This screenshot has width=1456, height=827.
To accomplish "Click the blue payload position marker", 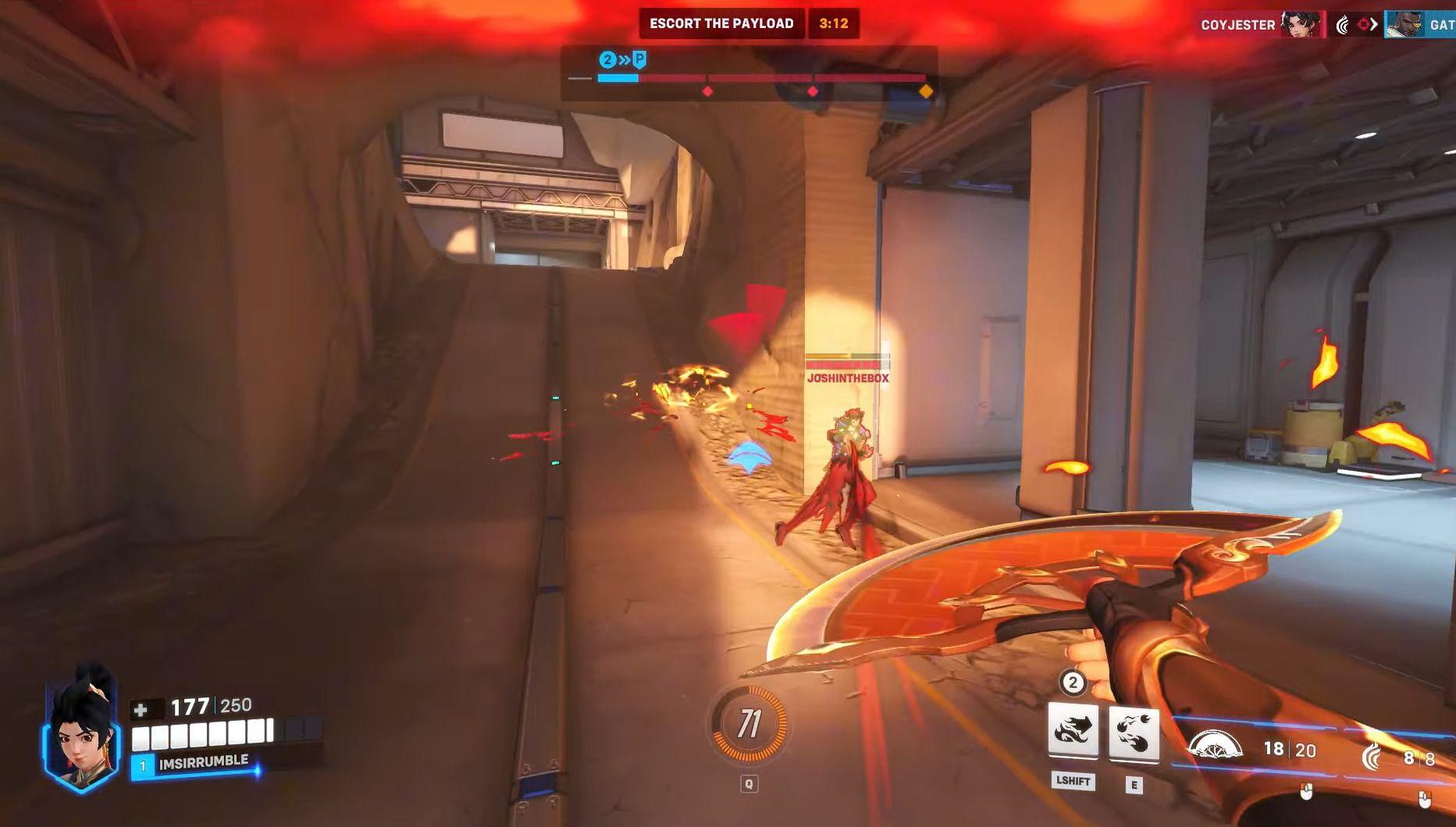I will coord(639,59).
